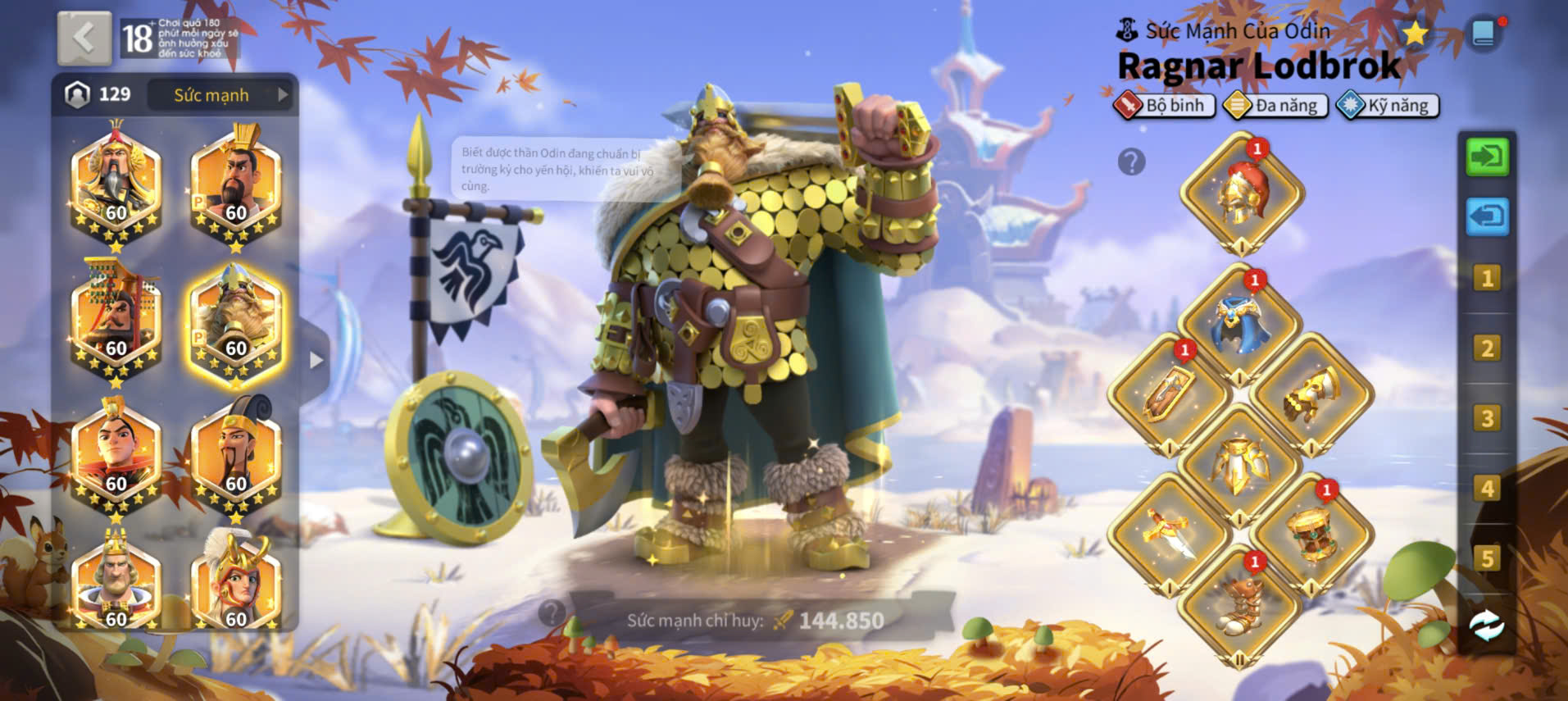Open the question mark help near equipment
Viewport: 1568px width, 701px height.
click(1131, 162)
